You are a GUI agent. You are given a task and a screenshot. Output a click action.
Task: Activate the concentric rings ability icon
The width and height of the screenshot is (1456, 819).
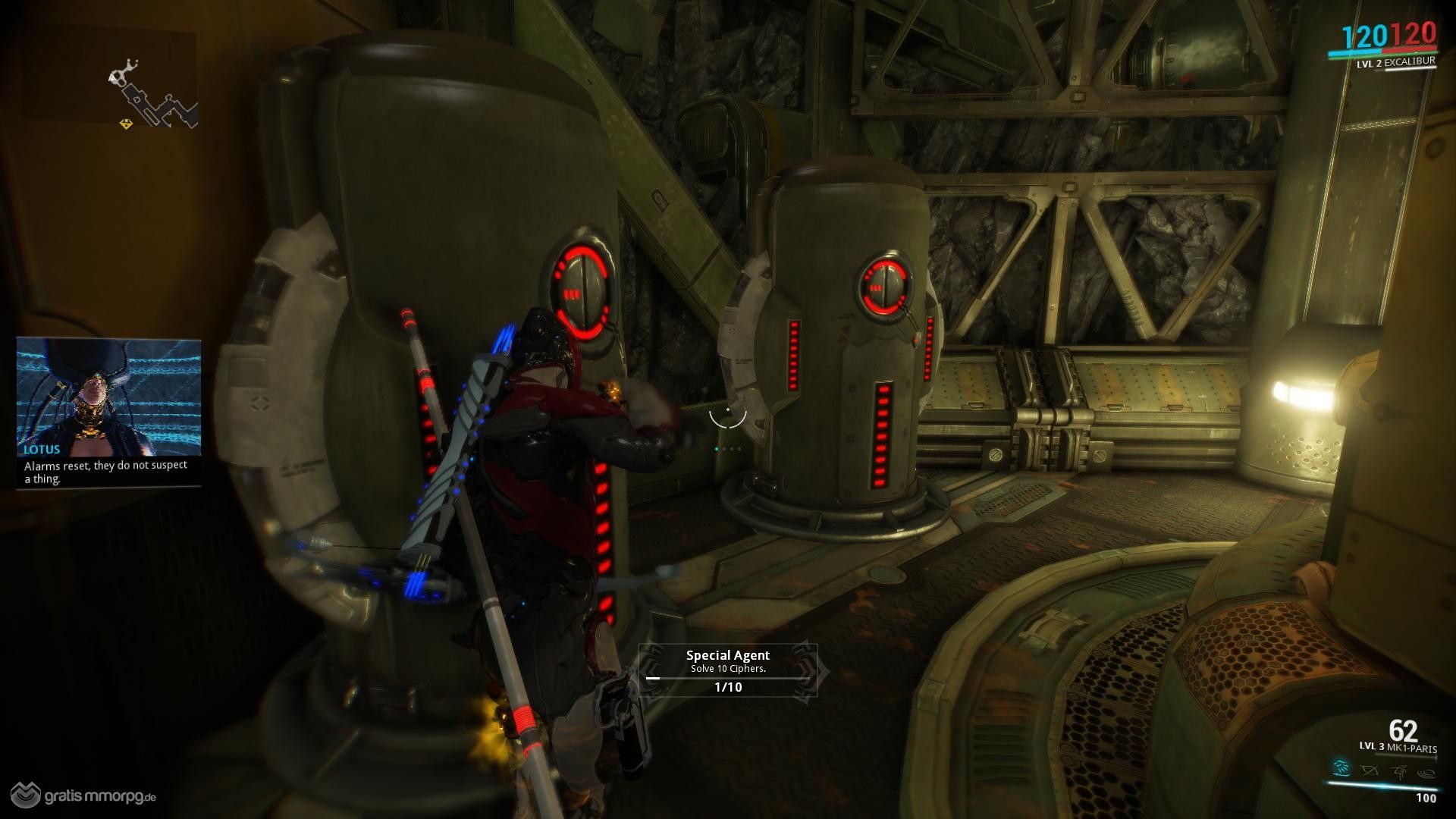tap(1426, 772)
